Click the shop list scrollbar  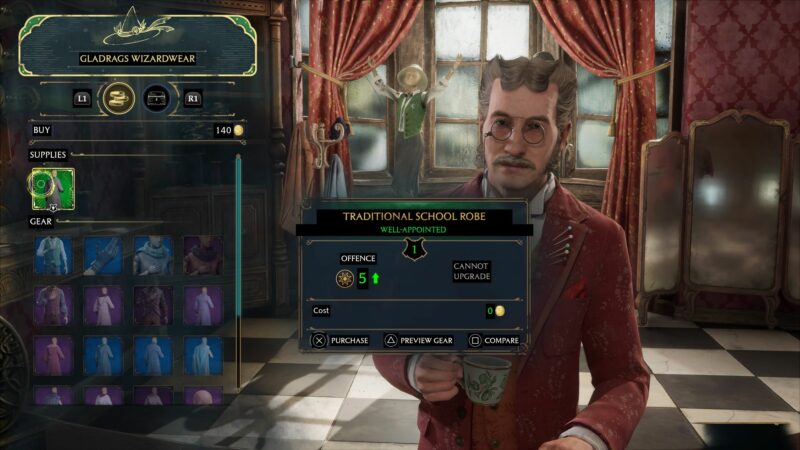click(x=238, y=270)
